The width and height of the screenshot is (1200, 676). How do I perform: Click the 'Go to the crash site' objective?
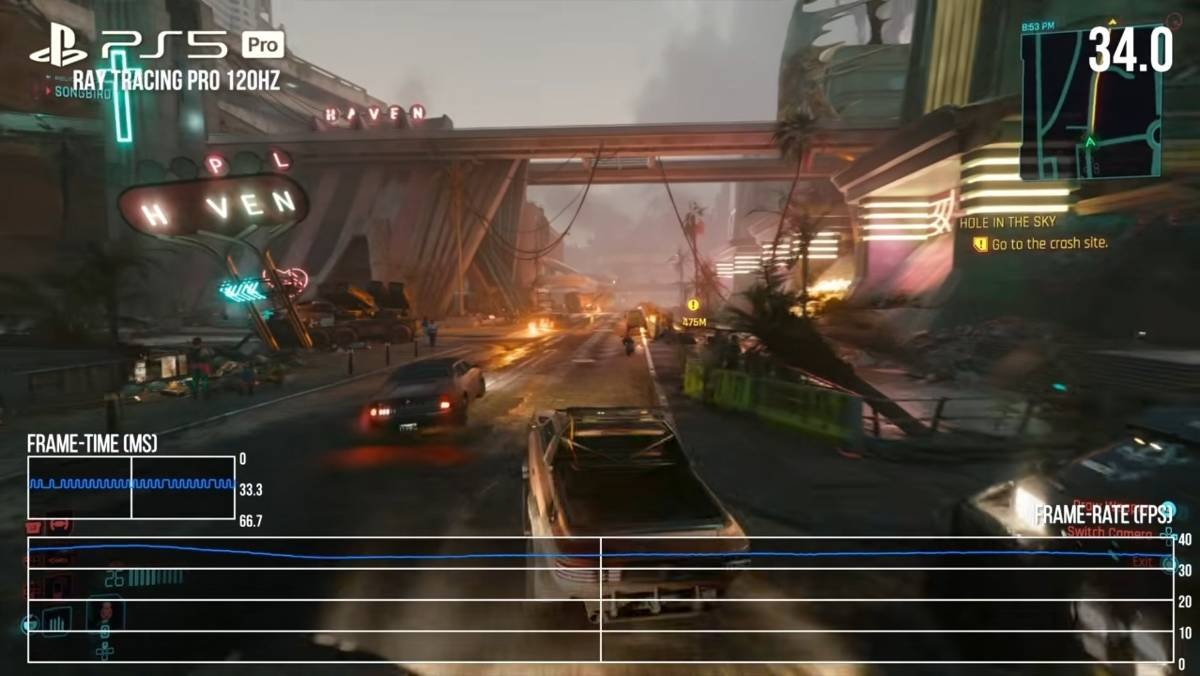1049,243
